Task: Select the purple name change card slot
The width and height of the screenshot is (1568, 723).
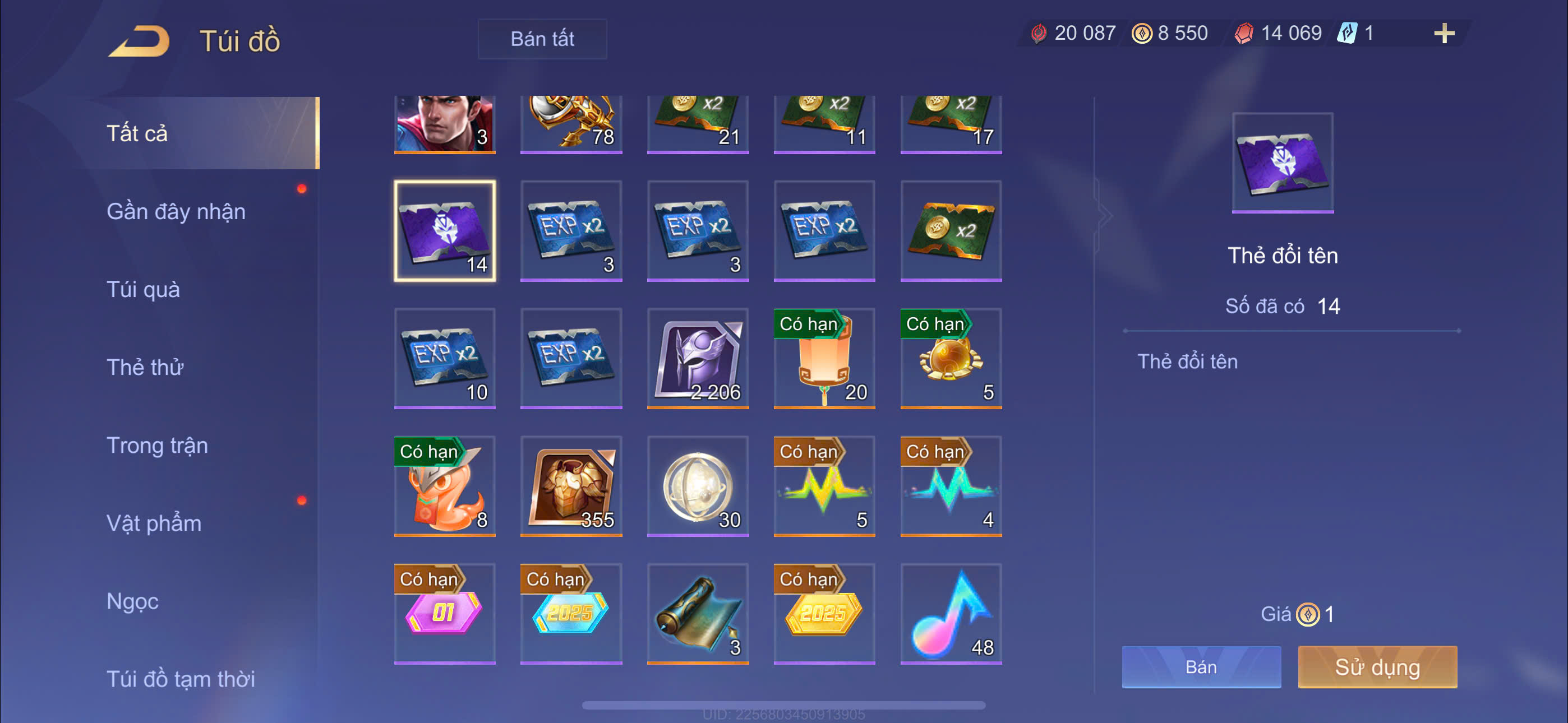Action: (444, 231)
